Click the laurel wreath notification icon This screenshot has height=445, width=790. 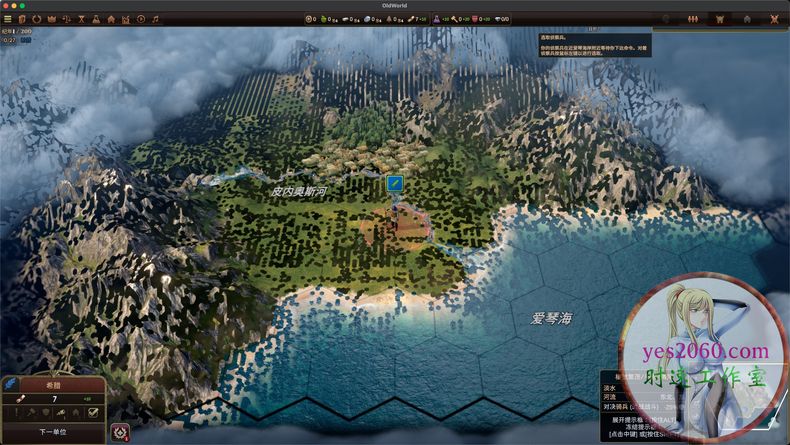[x=120, y=432]
